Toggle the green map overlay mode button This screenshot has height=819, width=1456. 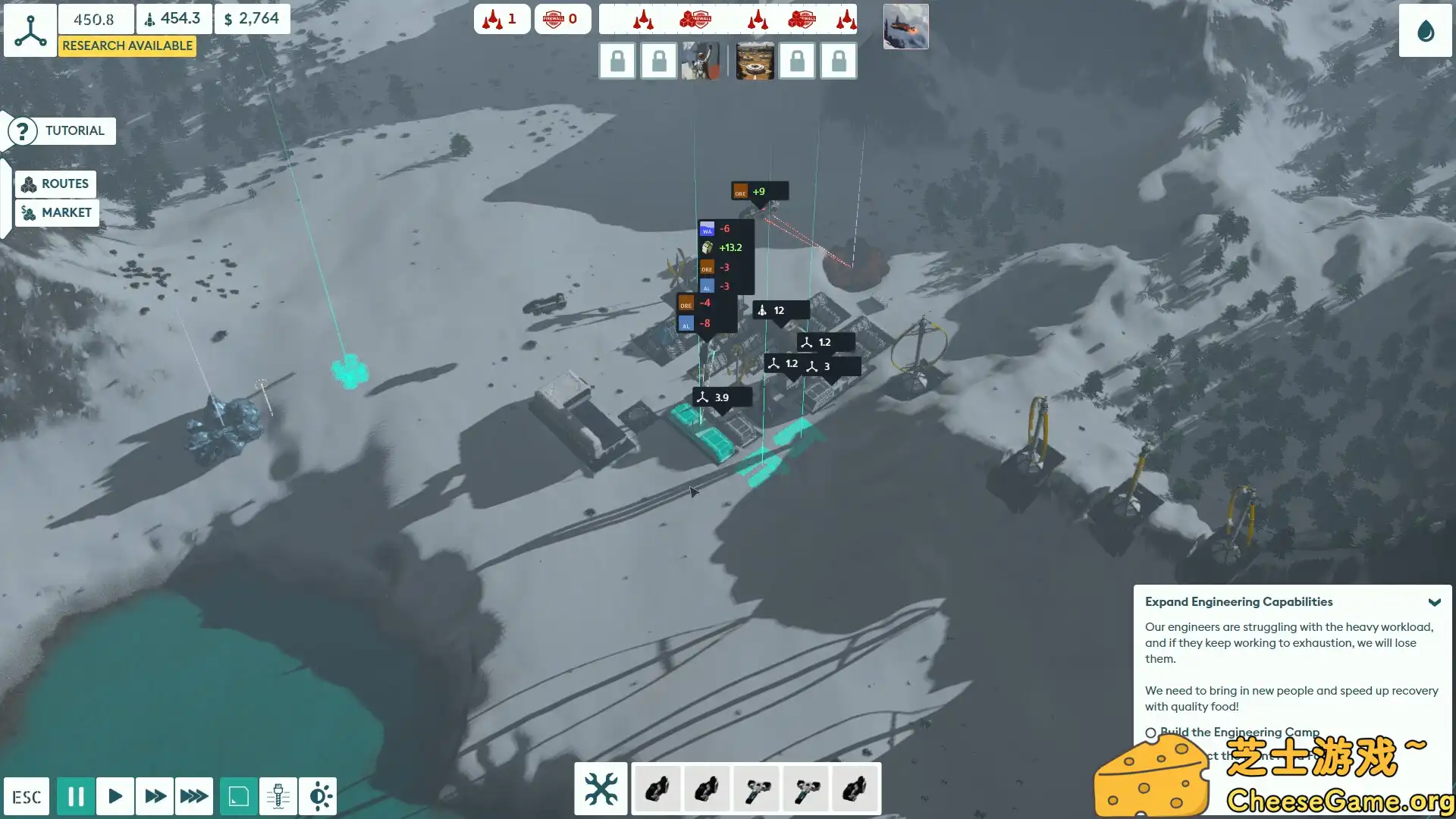tap(237, 796)
